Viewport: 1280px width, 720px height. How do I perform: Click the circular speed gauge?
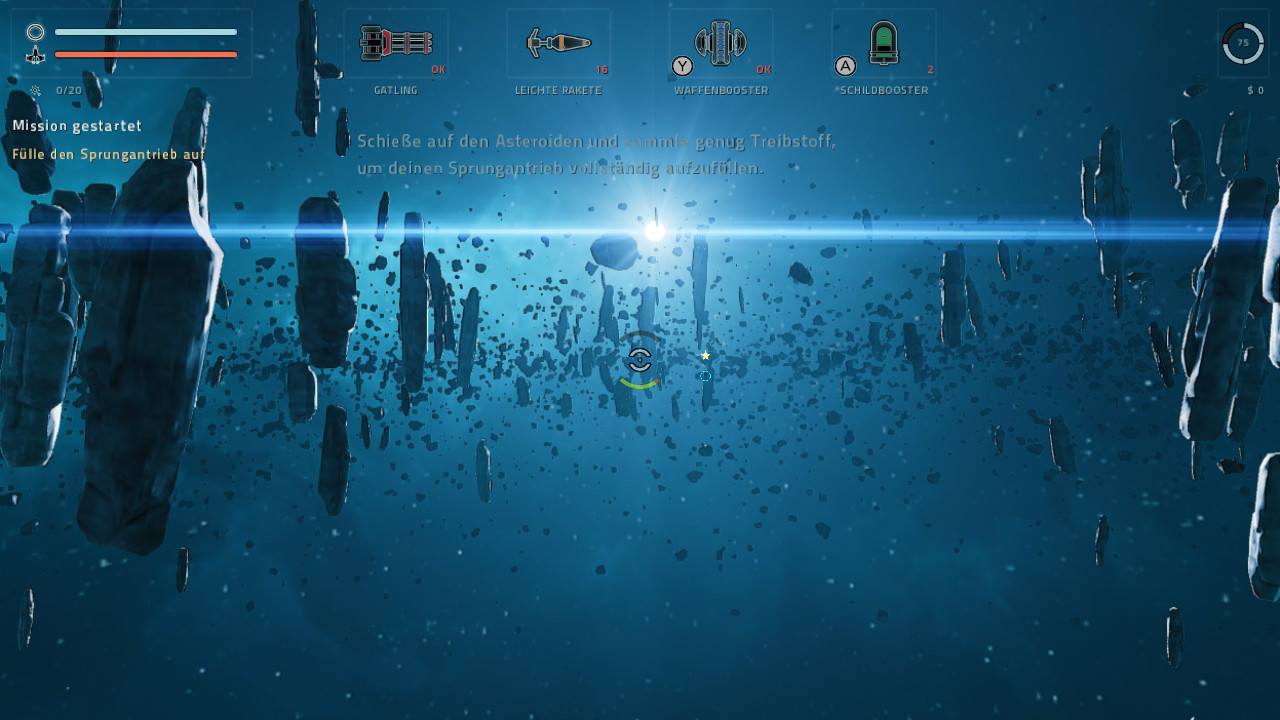tap(1243, 43)
